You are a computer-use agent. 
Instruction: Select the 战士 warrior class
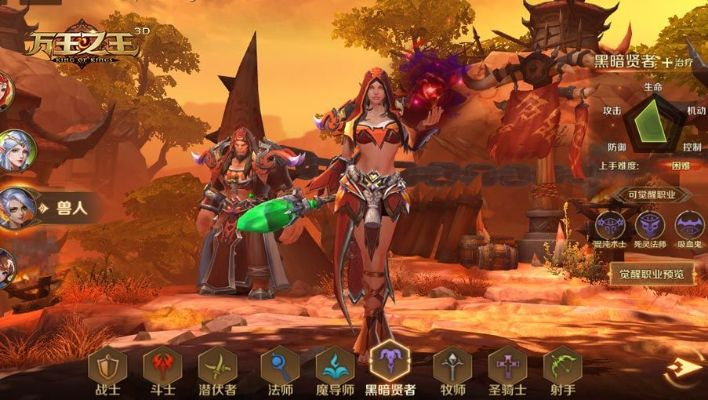[105, 368]
